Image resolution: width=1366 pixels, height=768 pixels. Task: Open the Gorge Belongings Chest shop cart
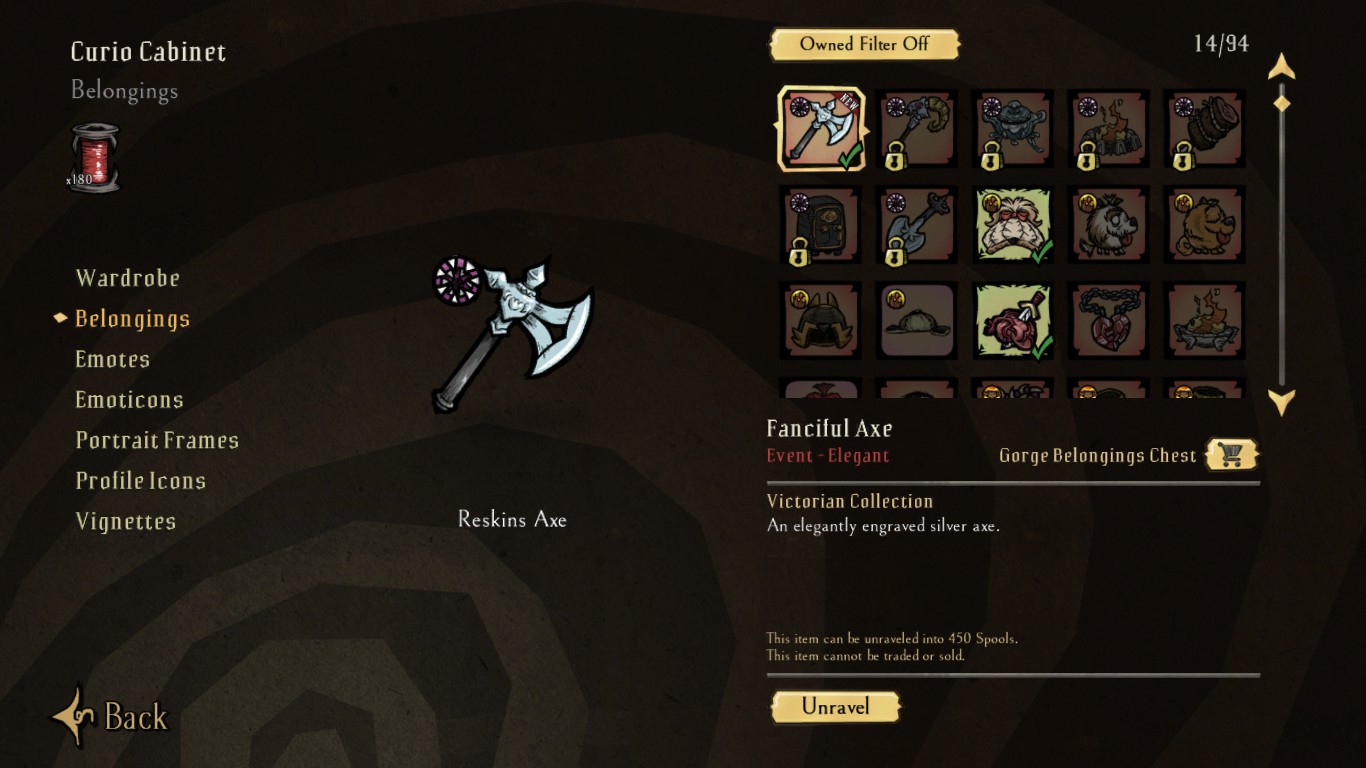[x=1231, y=455]
